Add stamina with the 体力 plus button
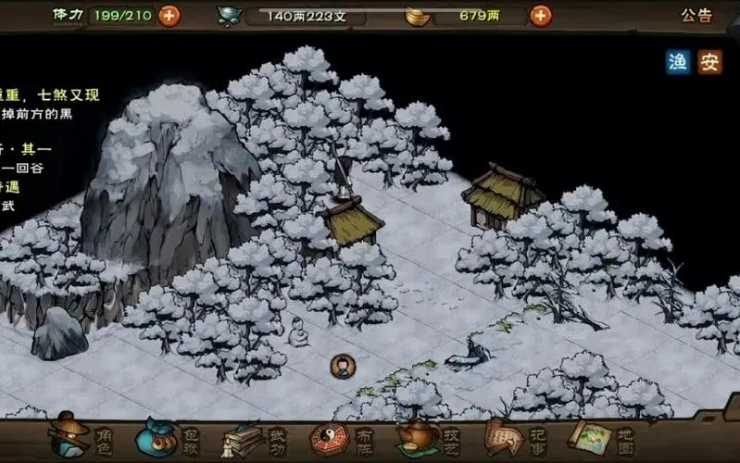 [x=170, y=15]
